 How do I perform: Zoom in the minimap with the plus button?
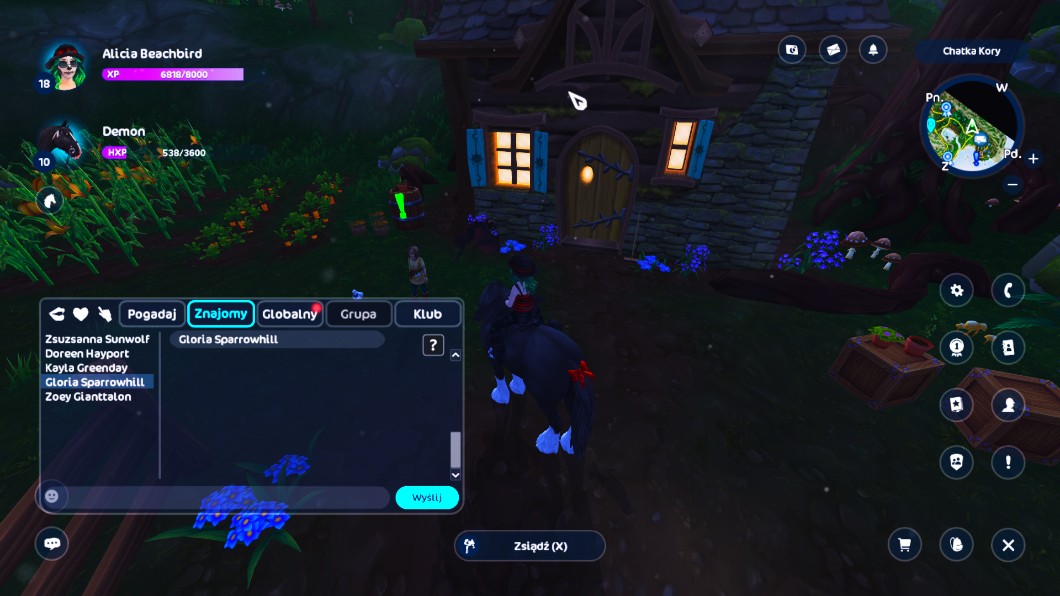[x=1033, y=158]
